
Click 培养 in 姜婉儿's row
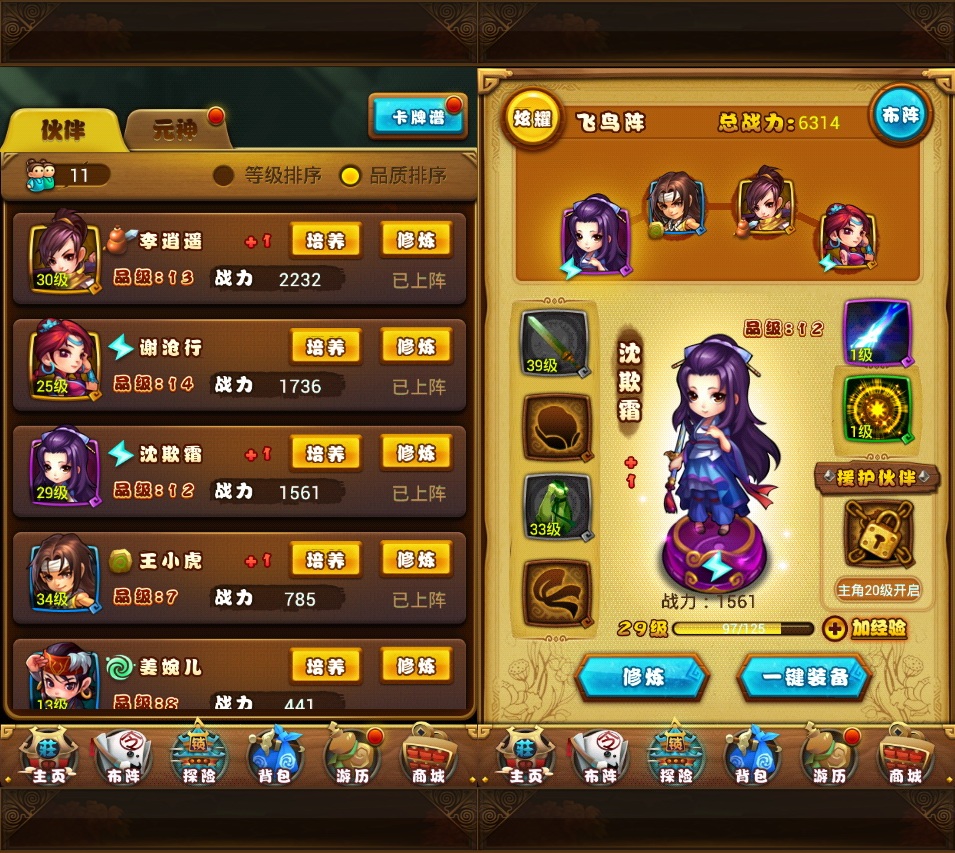325,666
